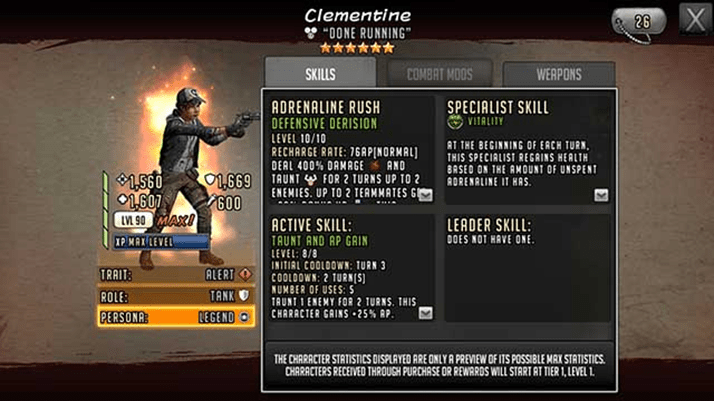Open the Combat Mods tab
The width and height of the screenshot is (714, 401).
(x=440, y=73)
